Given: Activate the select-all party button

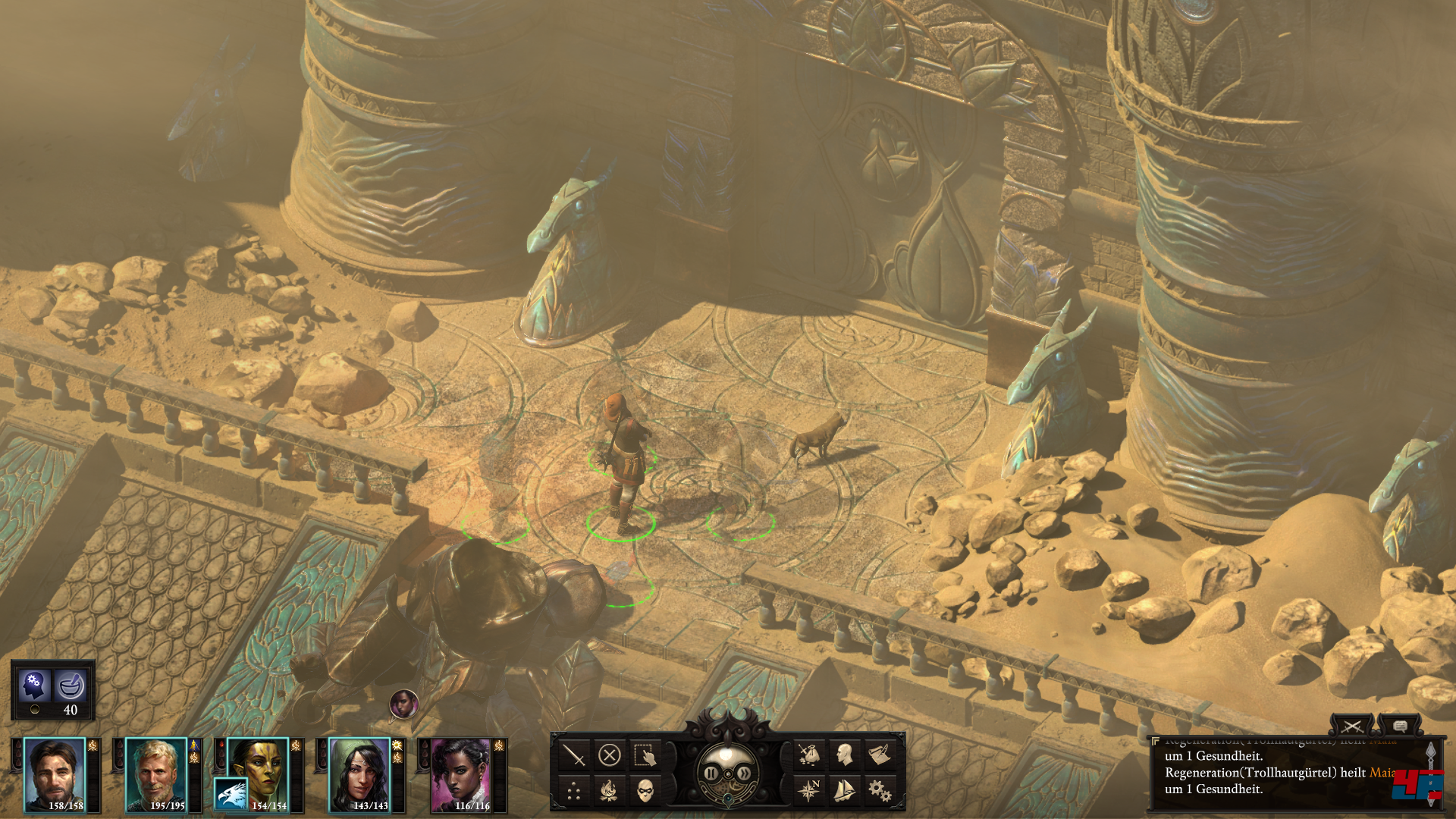Looking at the screenshot, I should tap(645, 755).
